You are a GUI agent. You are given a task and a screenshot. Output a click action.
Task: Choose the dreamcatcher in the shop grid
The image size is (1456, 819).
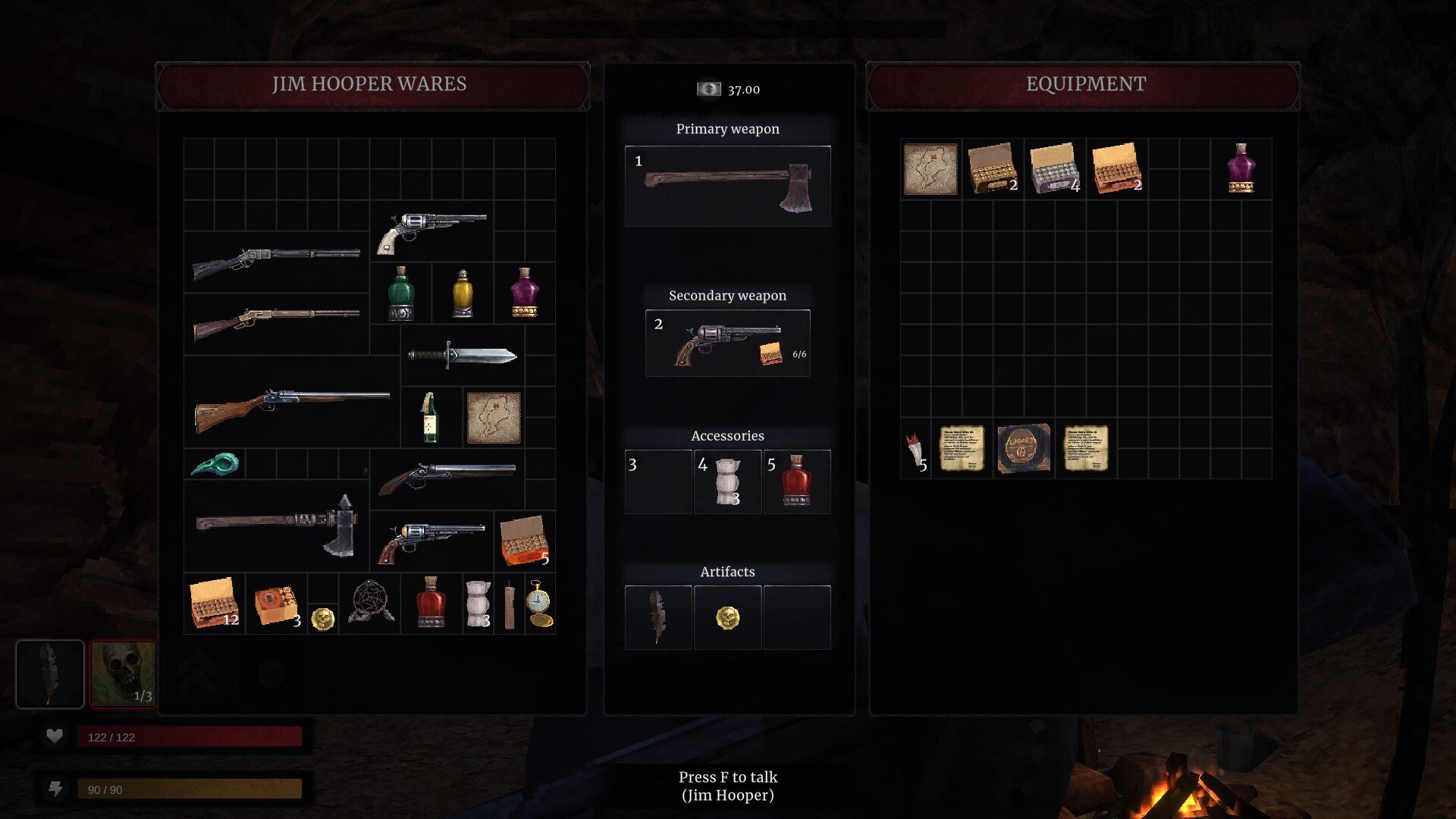[370, 604]
